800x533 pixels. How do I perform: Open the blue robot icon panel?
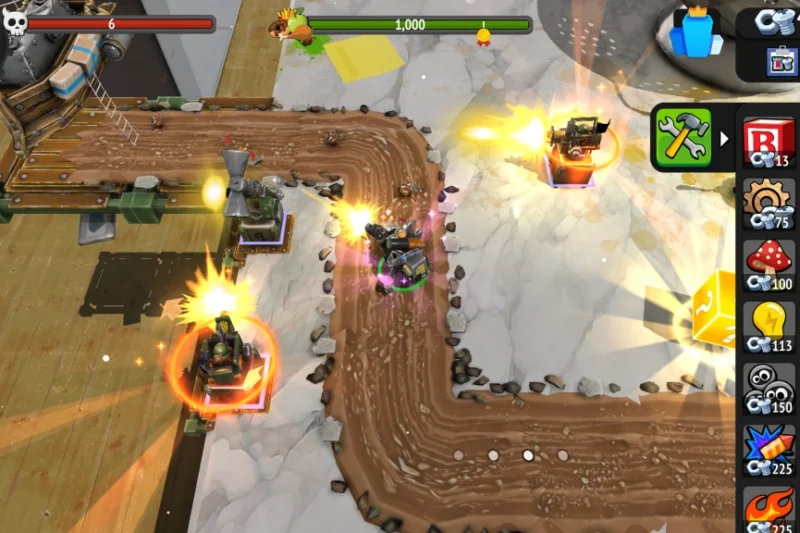779,61
